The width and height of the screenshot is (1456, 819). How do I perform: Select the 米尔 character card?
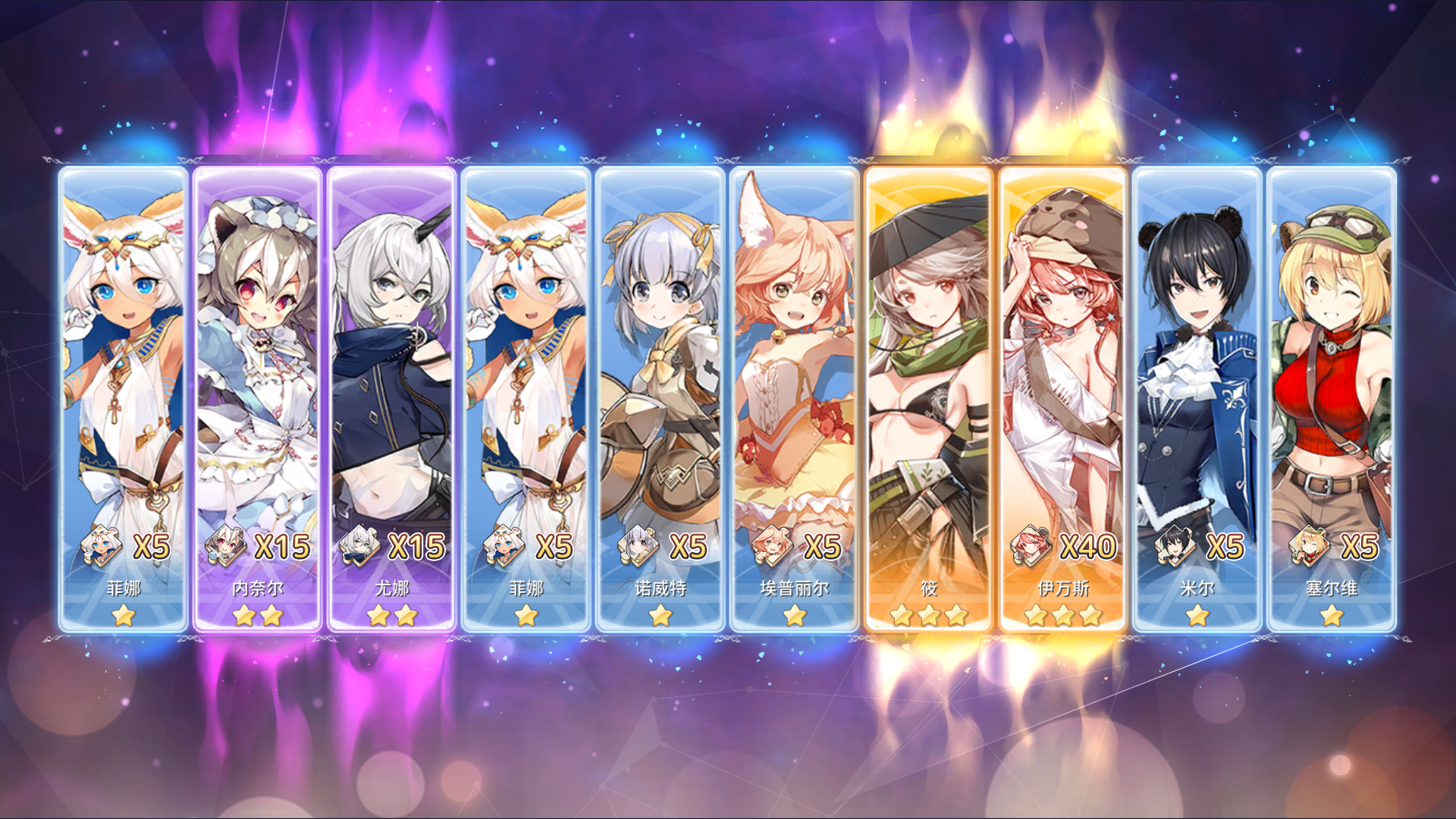[1197, 341]
